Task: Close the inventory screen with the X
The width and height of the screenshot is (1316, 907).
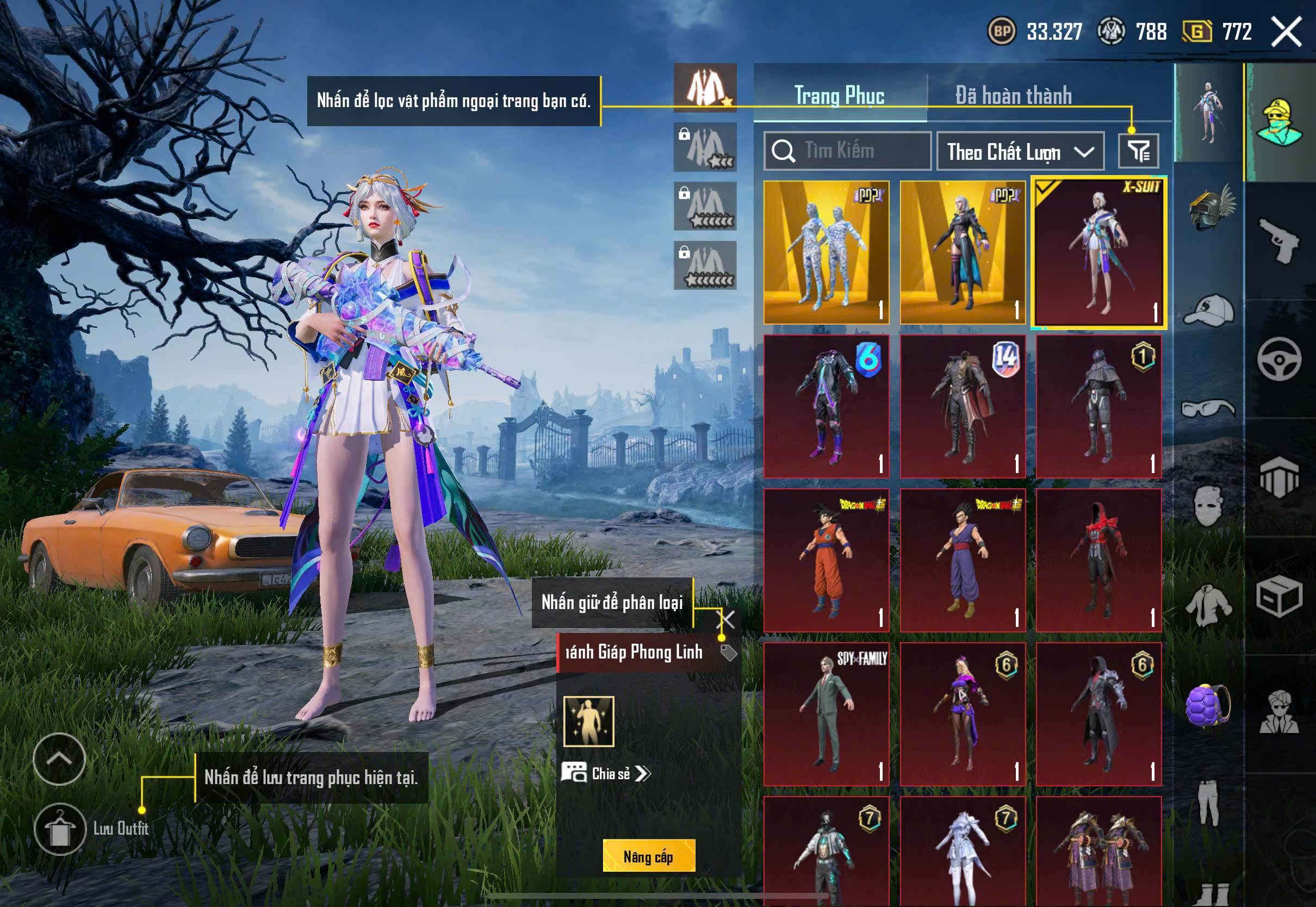Action: pyautogui.click(x=1287, y=31)
